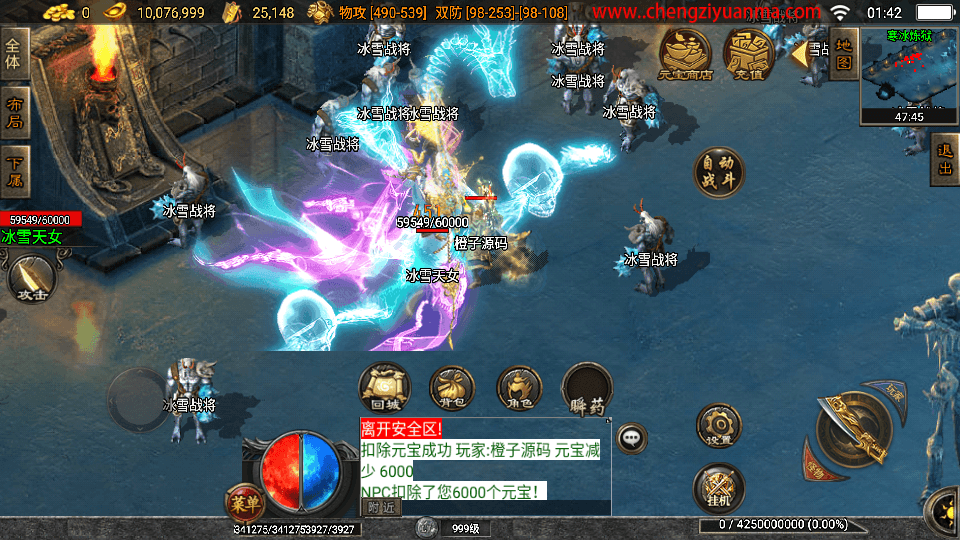Screen dimensions: 960x540
Task: Click the 地图 map button
Action: [843, 53]
